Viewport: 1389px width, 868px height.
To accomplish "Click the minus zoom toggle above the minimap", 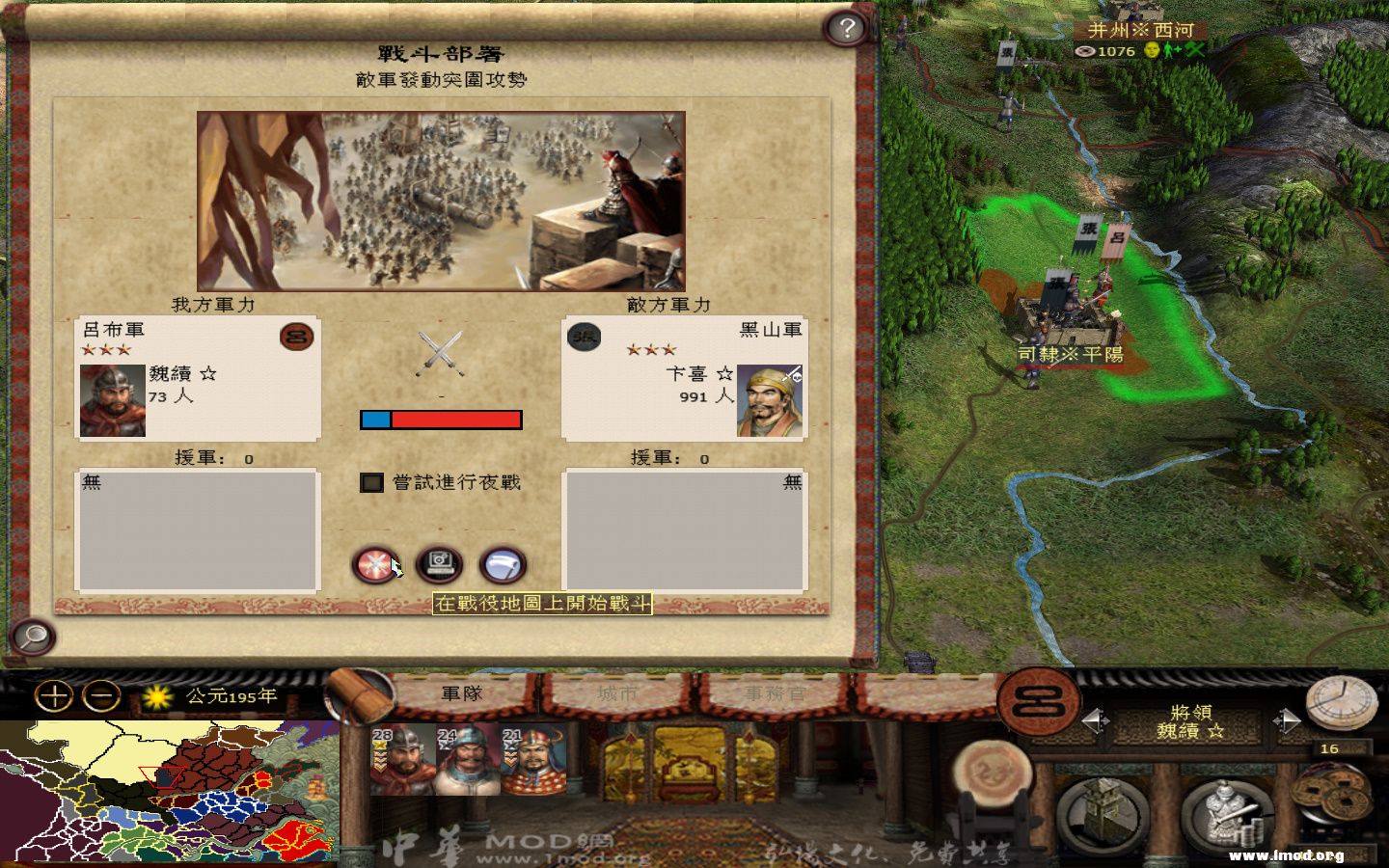I will click(99, 693).
